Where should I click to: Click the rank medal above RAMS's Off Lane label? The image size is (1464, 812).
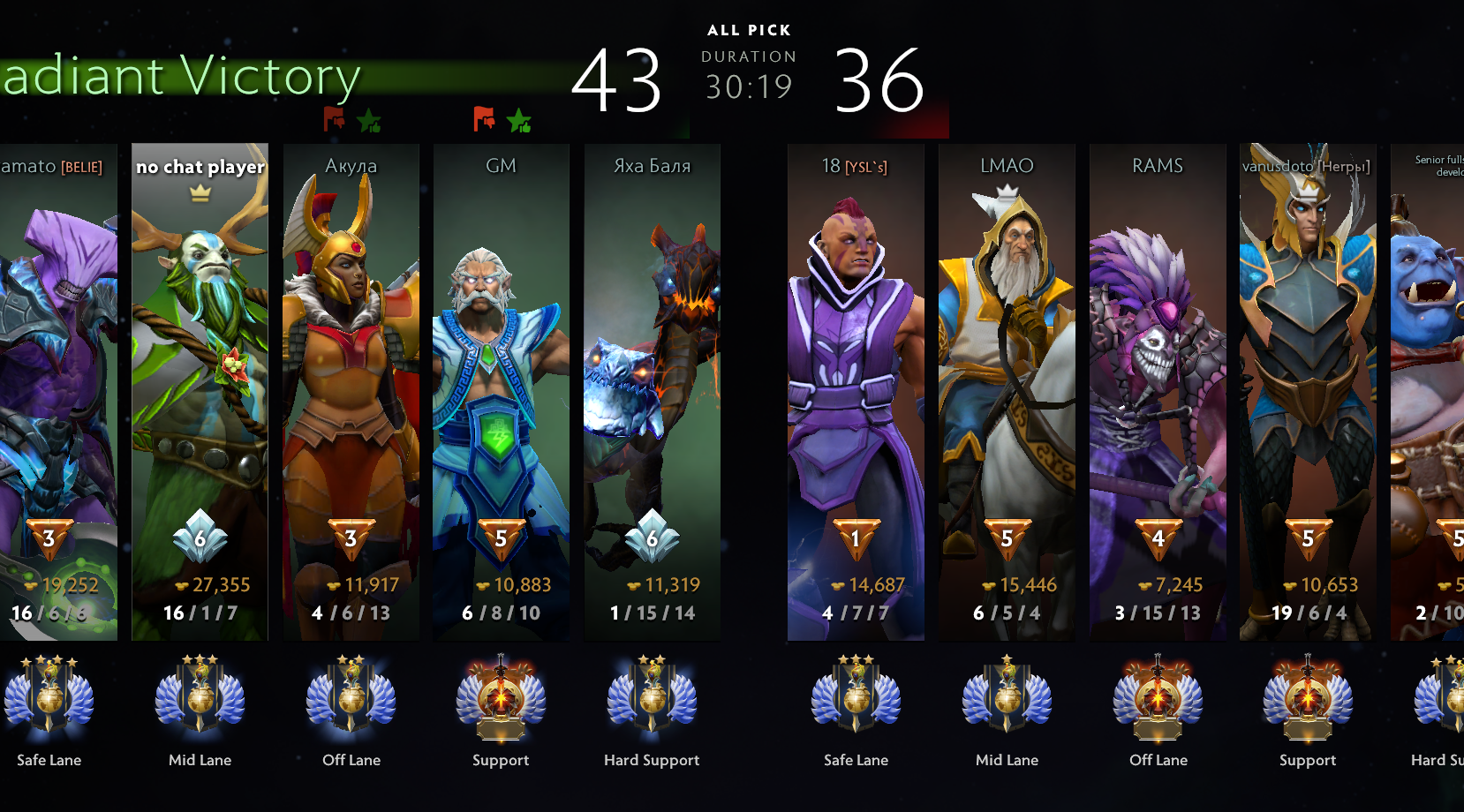coord(1158,697)
